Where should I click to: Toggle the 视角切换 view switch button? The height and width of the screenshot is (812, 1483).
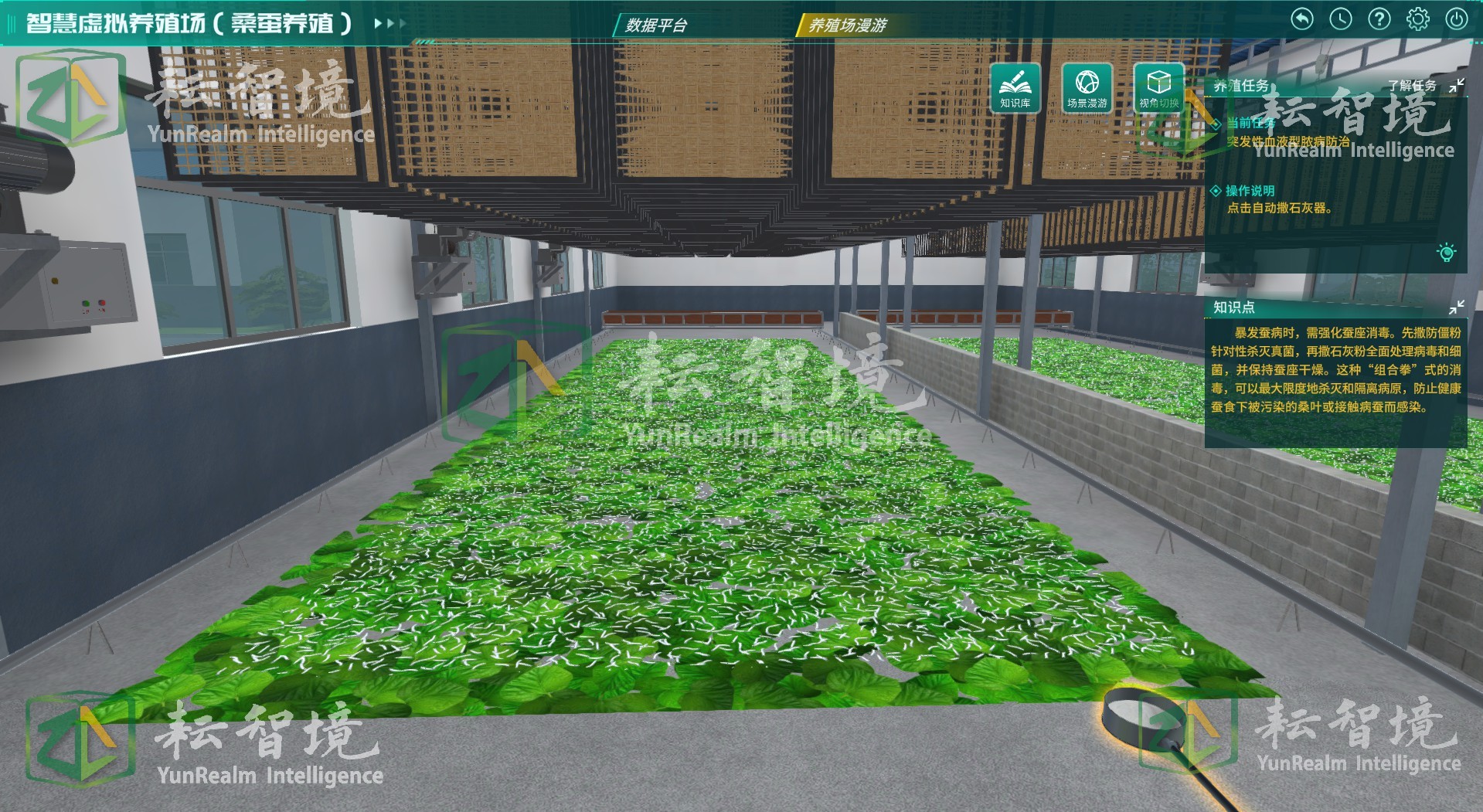point(1158,87)
